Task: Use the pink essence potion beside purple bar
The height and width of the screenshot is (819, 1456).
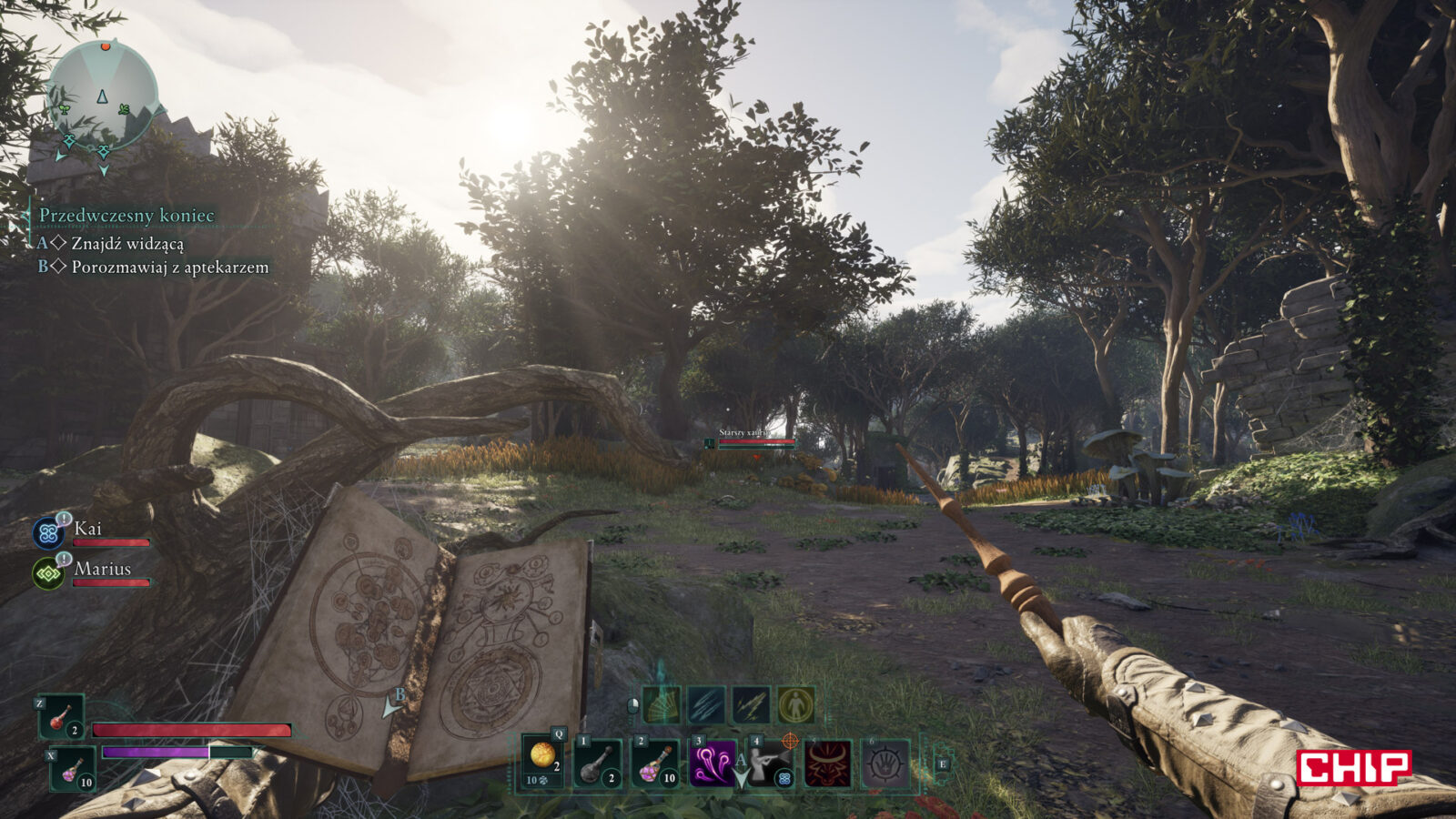Action: click(x=73, y=769)
